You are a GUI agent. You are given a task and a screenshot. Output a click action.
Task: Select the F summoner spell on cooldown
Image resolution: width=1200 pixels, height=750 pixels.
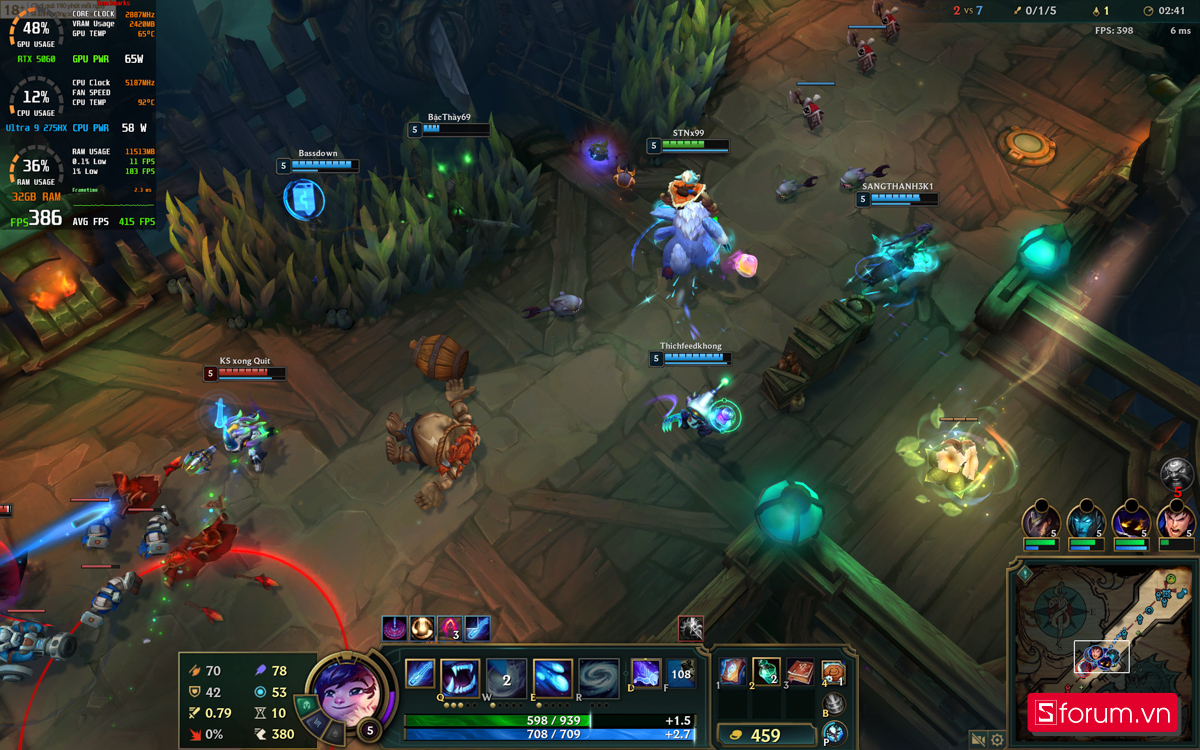[681, 674]
